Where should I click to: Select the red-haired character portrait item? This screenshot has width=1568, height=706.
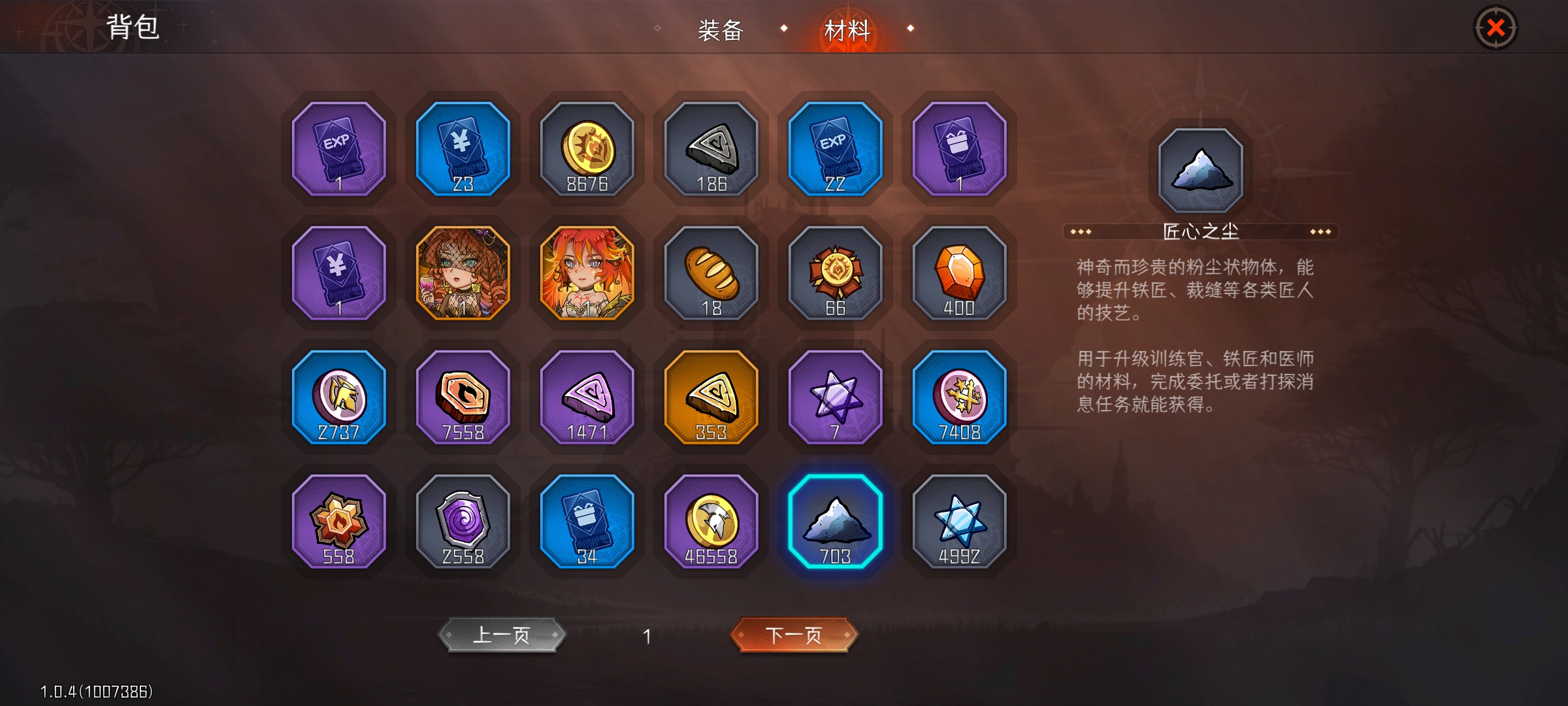point(587,273)
